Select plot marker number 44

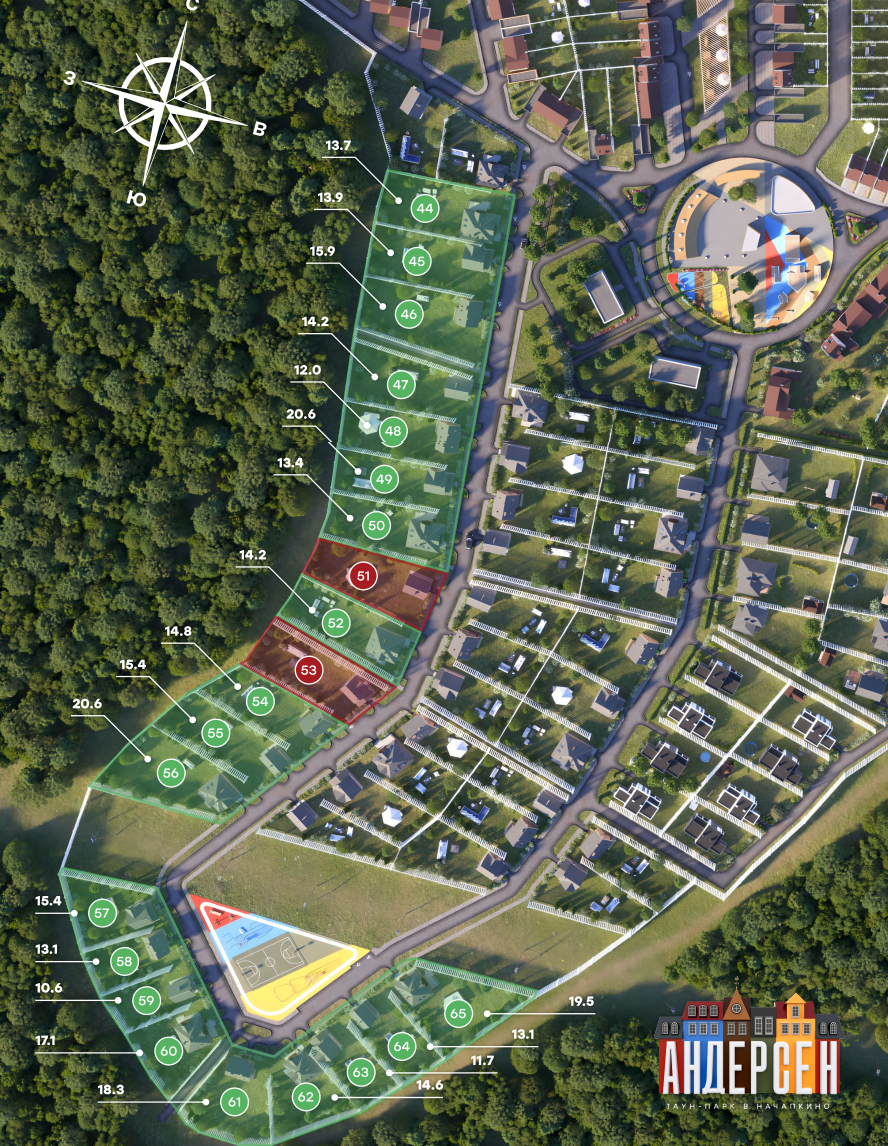click(x=426, y=209)
